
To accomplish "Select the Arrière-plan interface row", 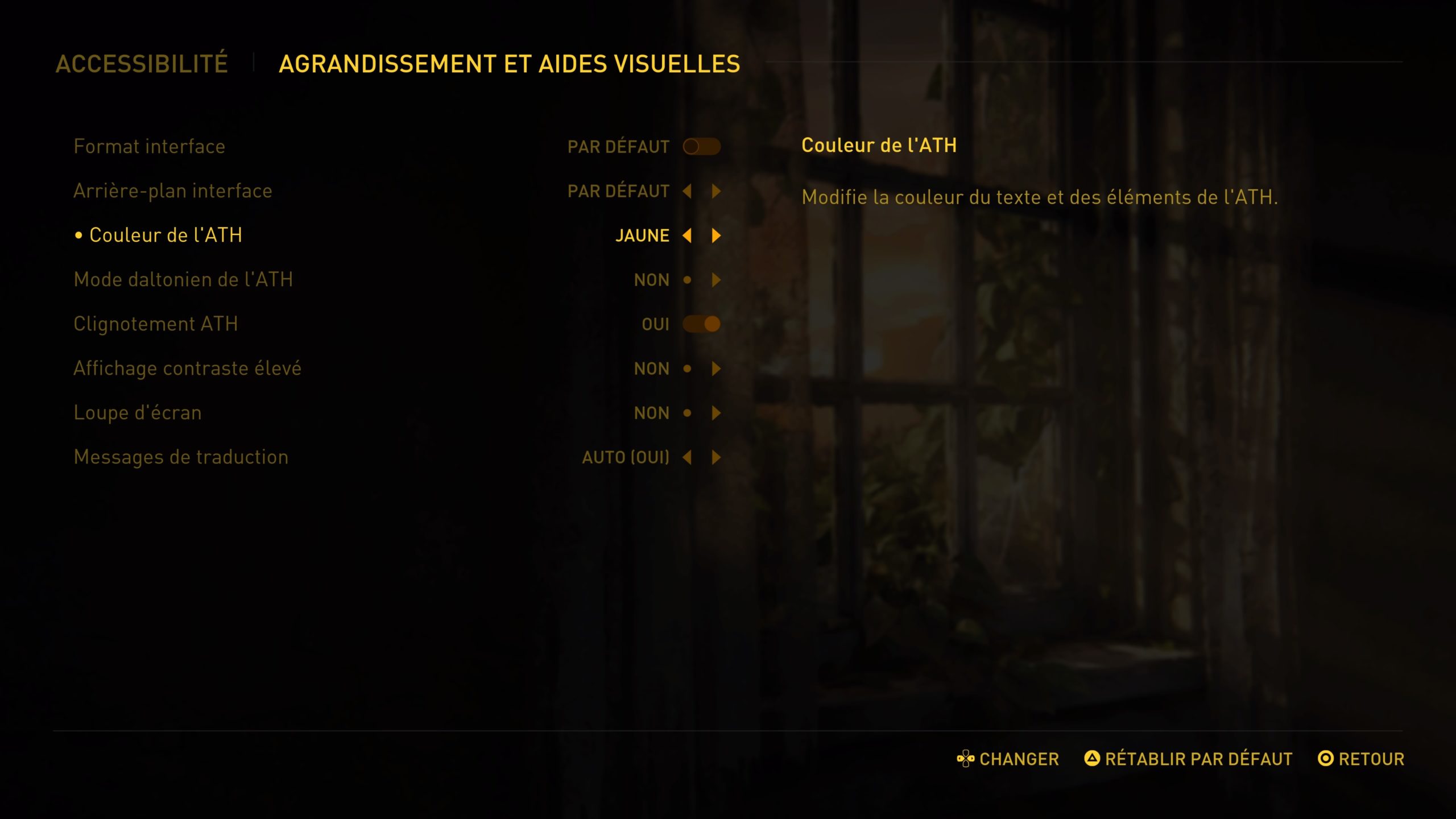I will click(x=173, y=191).
